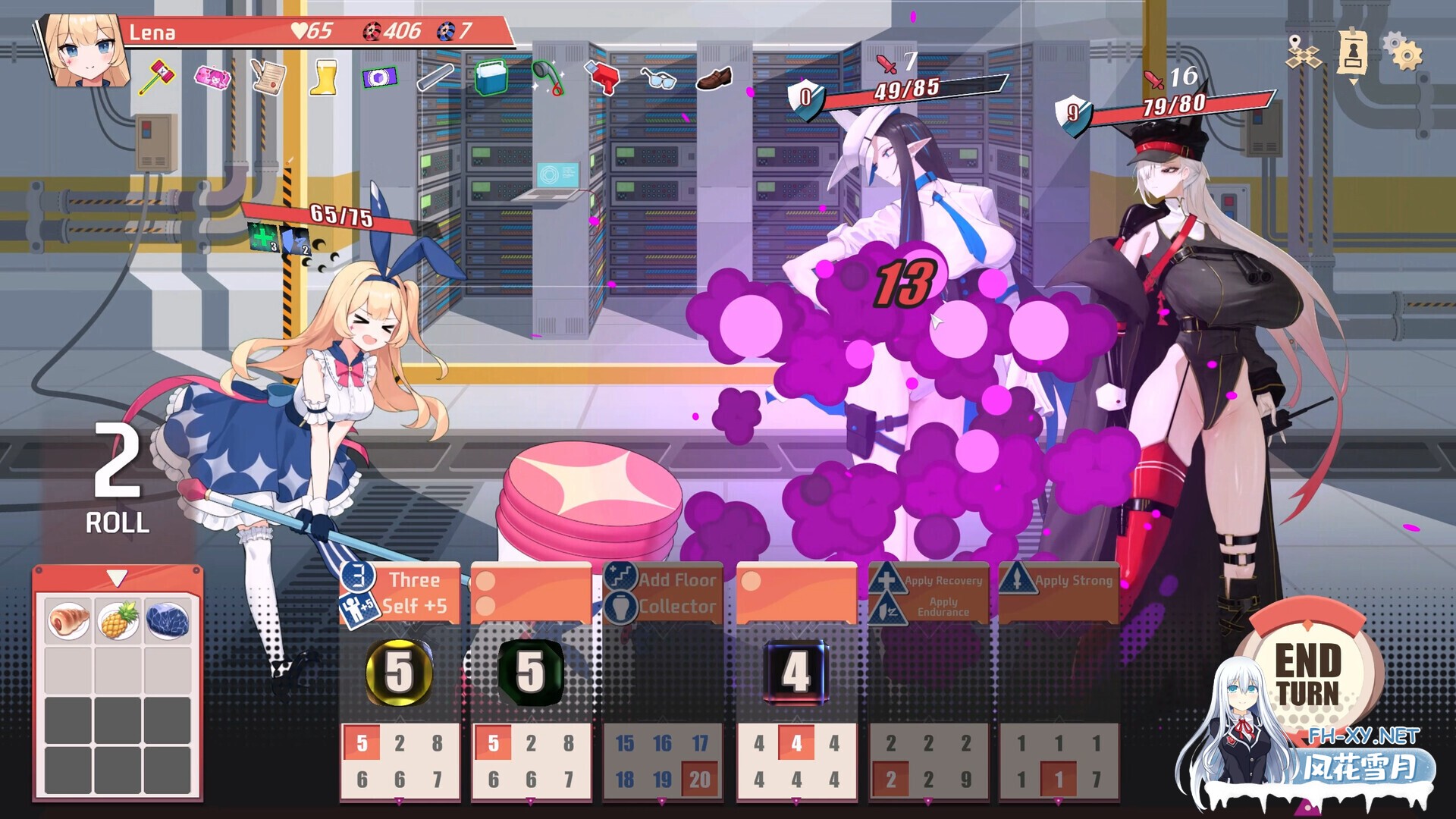
Task: Open the map icon at top right
Action: click(1302, 55)
